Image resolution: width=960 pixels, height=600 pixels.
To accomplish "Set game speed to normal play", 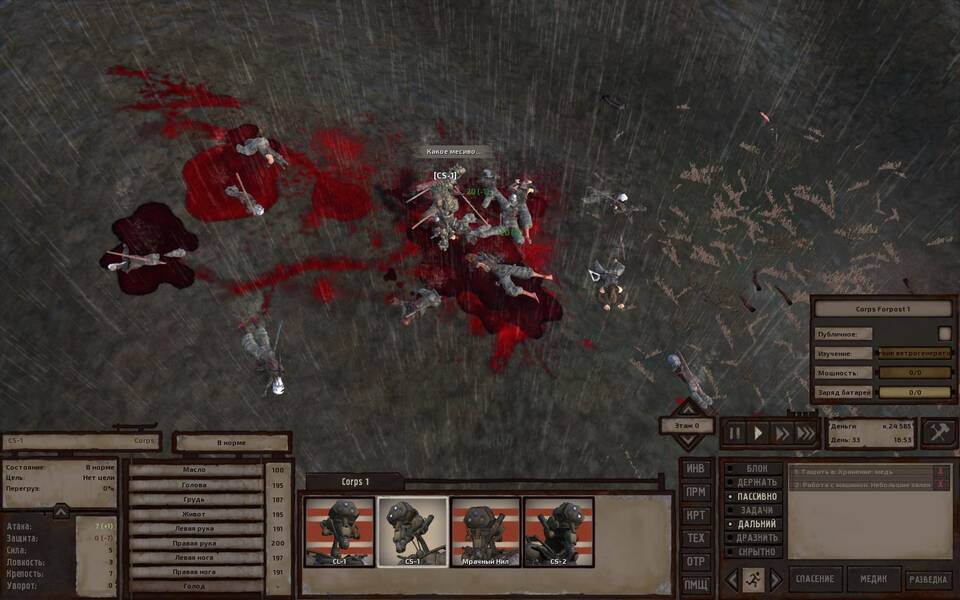I will click(x=758, y=433).
